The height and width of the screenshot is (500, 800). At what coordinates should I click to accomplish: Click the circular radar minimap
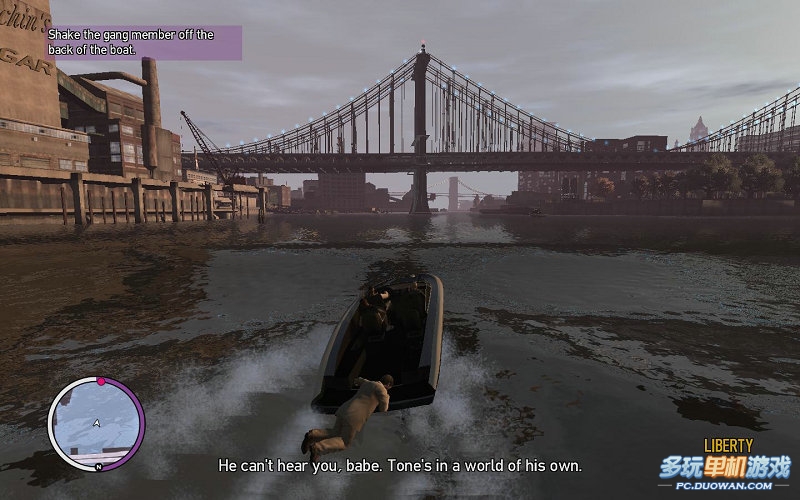coord(96,423)
